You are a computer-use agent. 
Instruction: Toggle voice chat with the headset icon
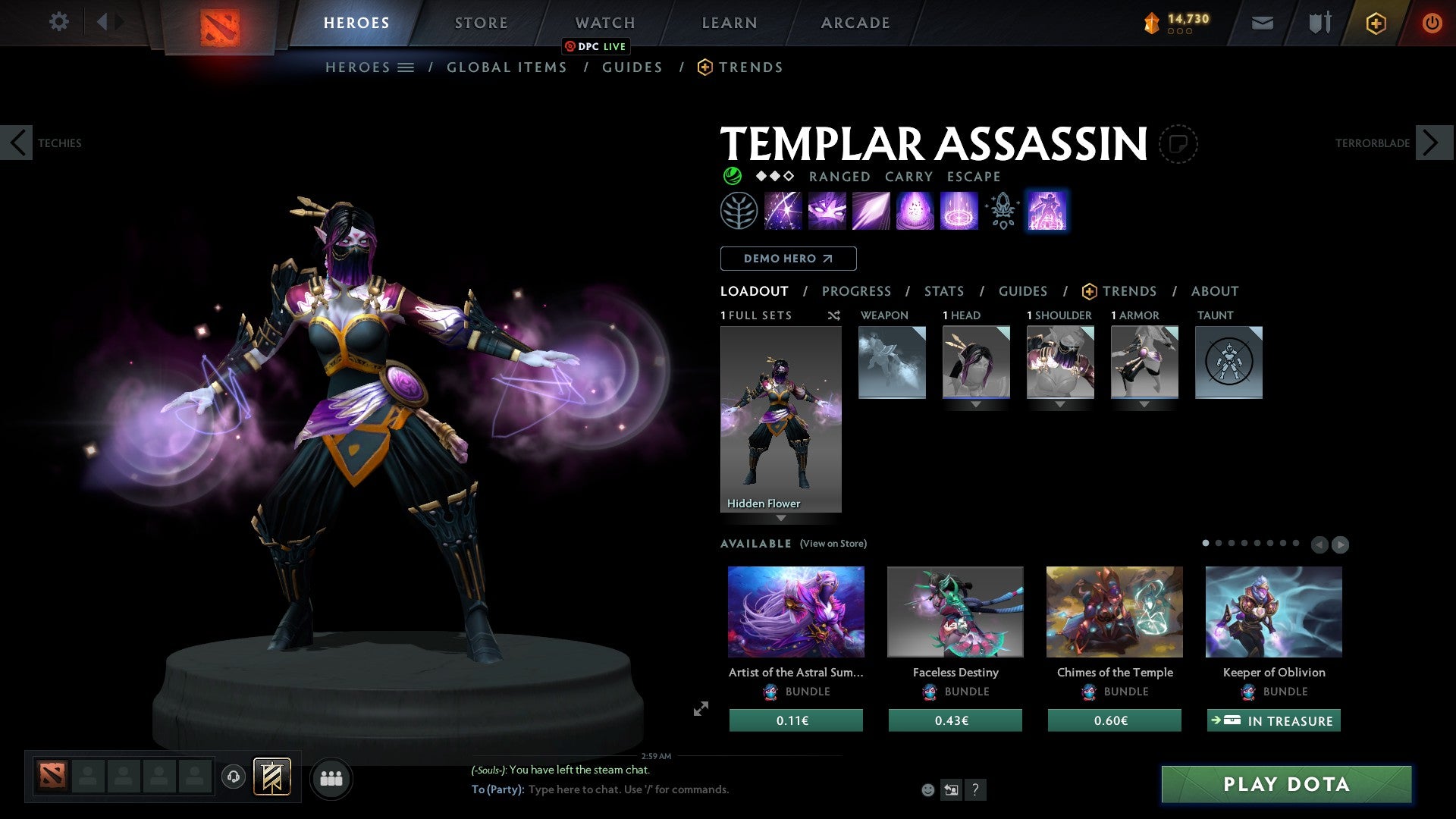tap(234, 777)
